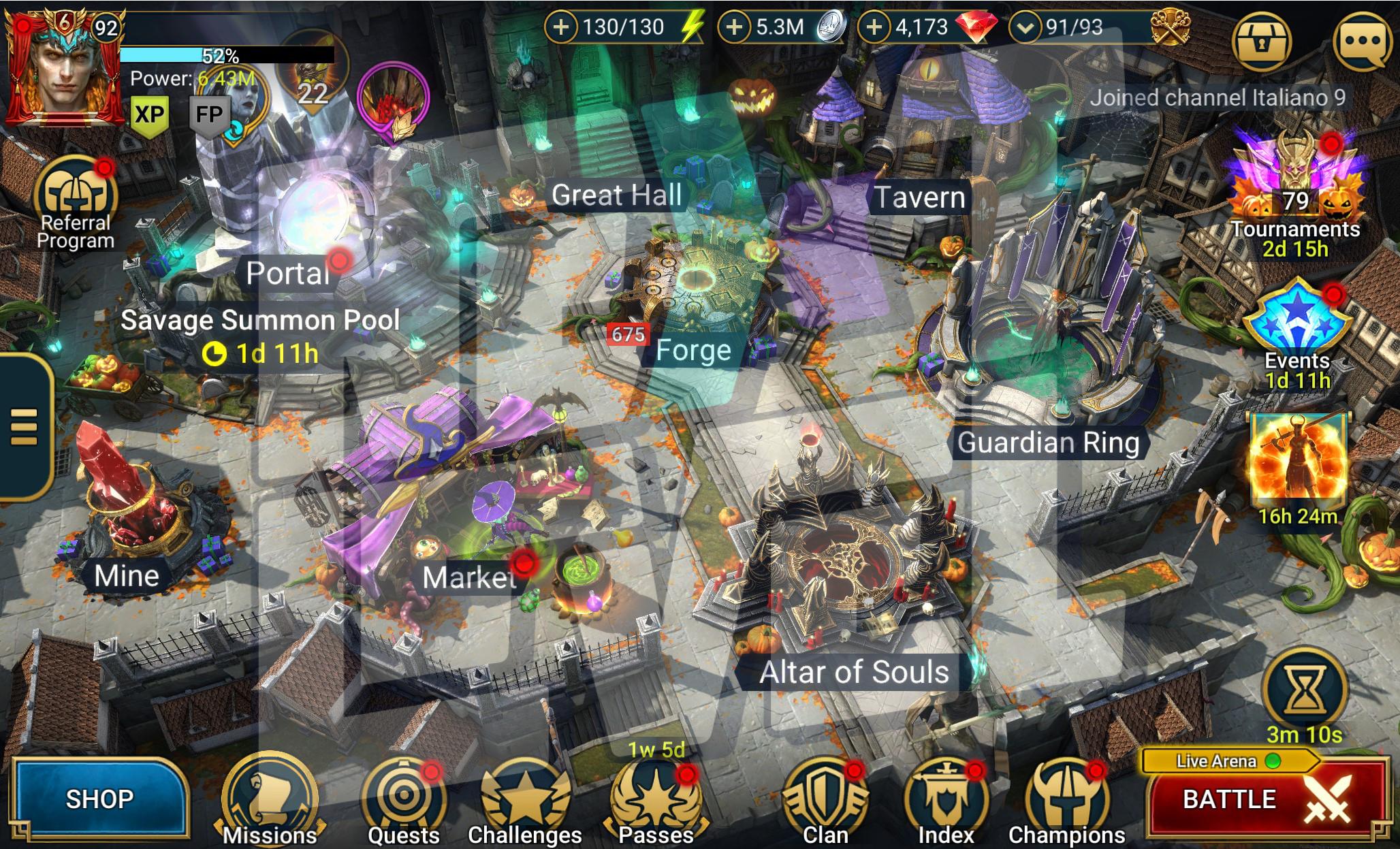The height and width of the screenshot is (849, 1400).
Task: Add more silver with the plus button
Action: pos(735,27)
